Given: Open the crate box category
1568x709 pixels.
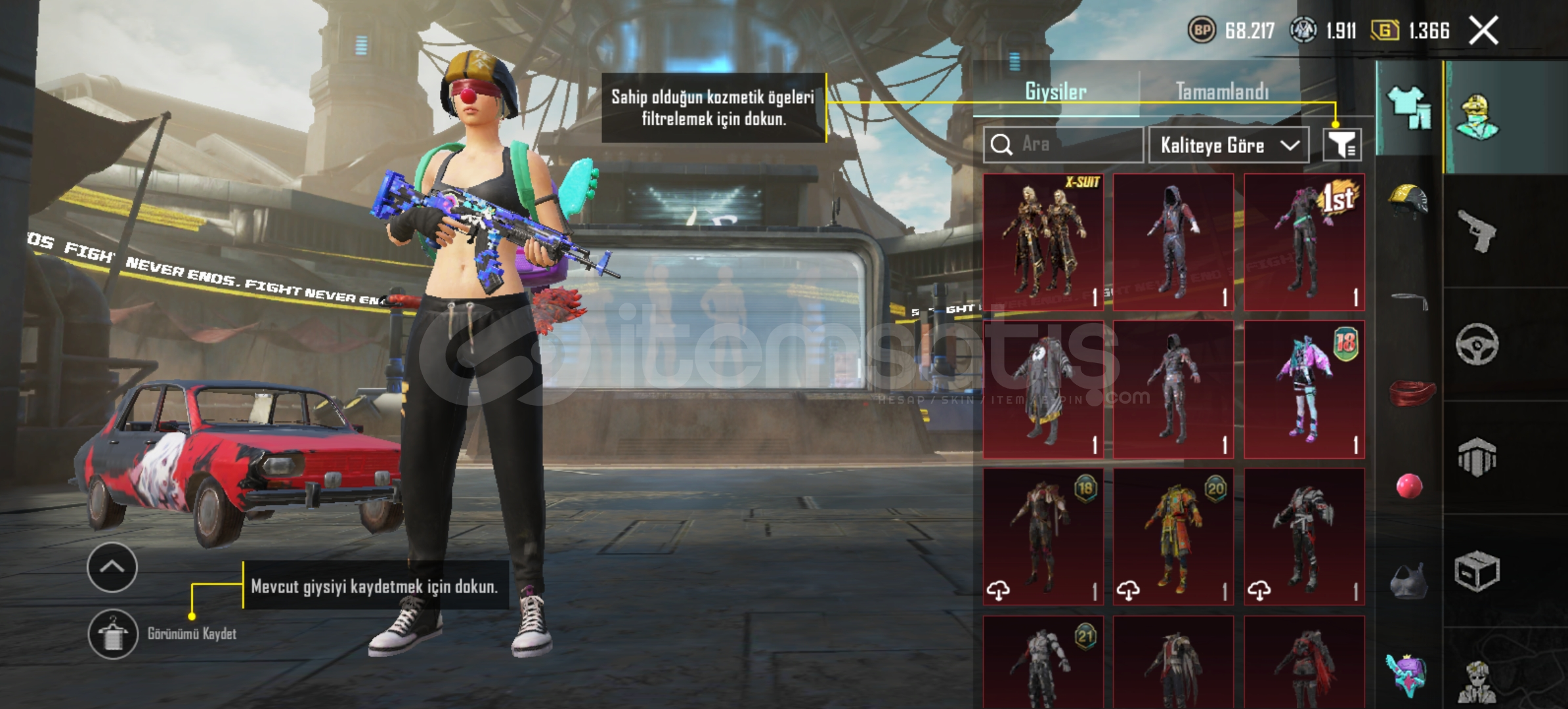Looking at the screenshot, I should [x=1477, y=571].
